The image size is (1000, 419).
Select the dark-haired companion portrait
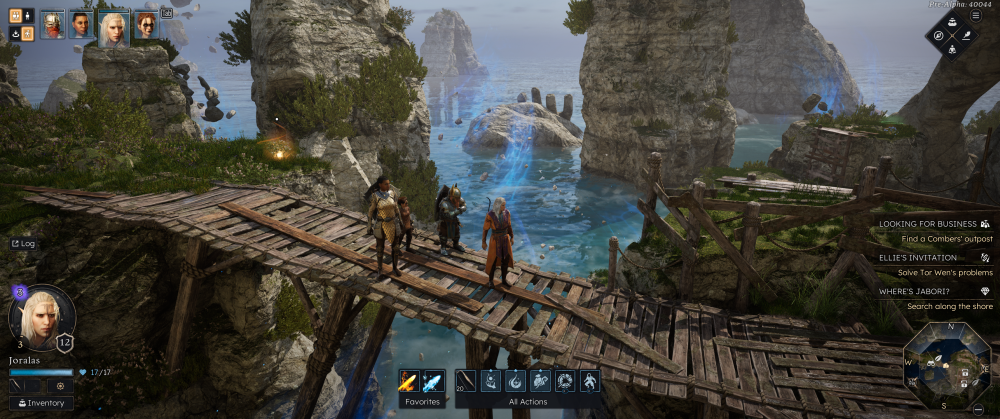[81, 24]
